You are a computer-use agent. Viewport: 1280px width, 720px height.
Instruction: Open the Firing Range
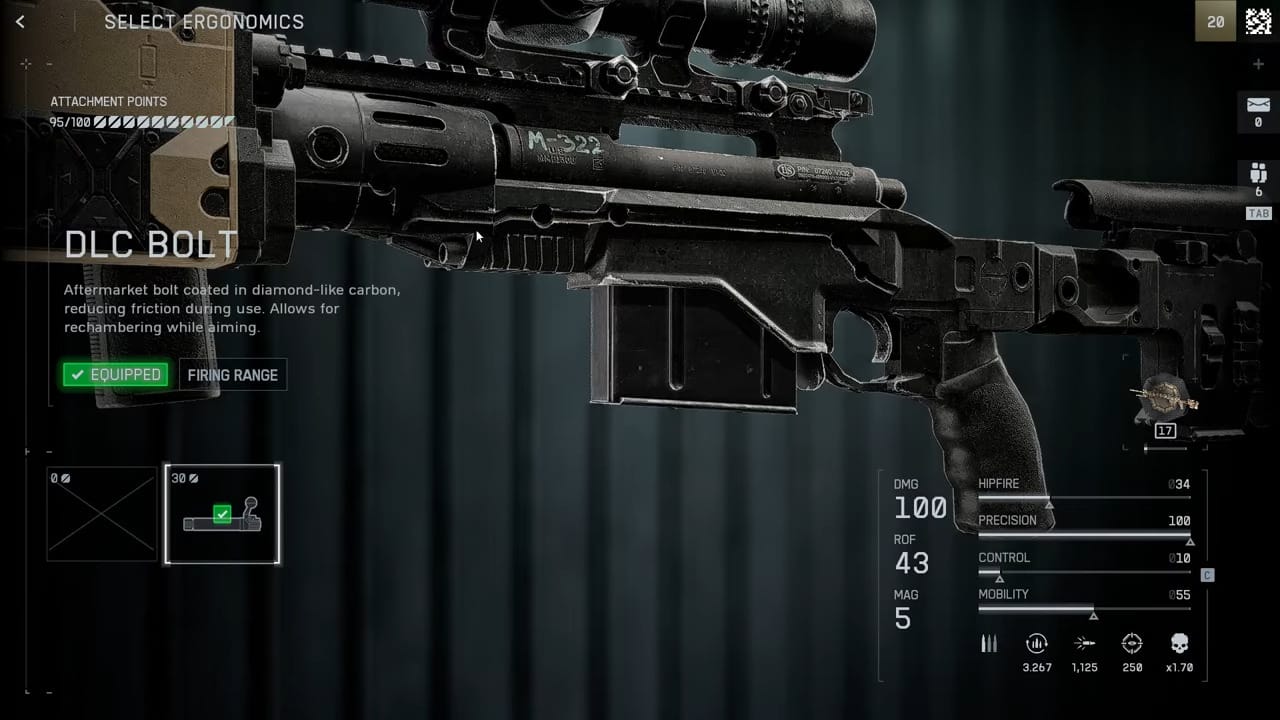click(233, 375)
